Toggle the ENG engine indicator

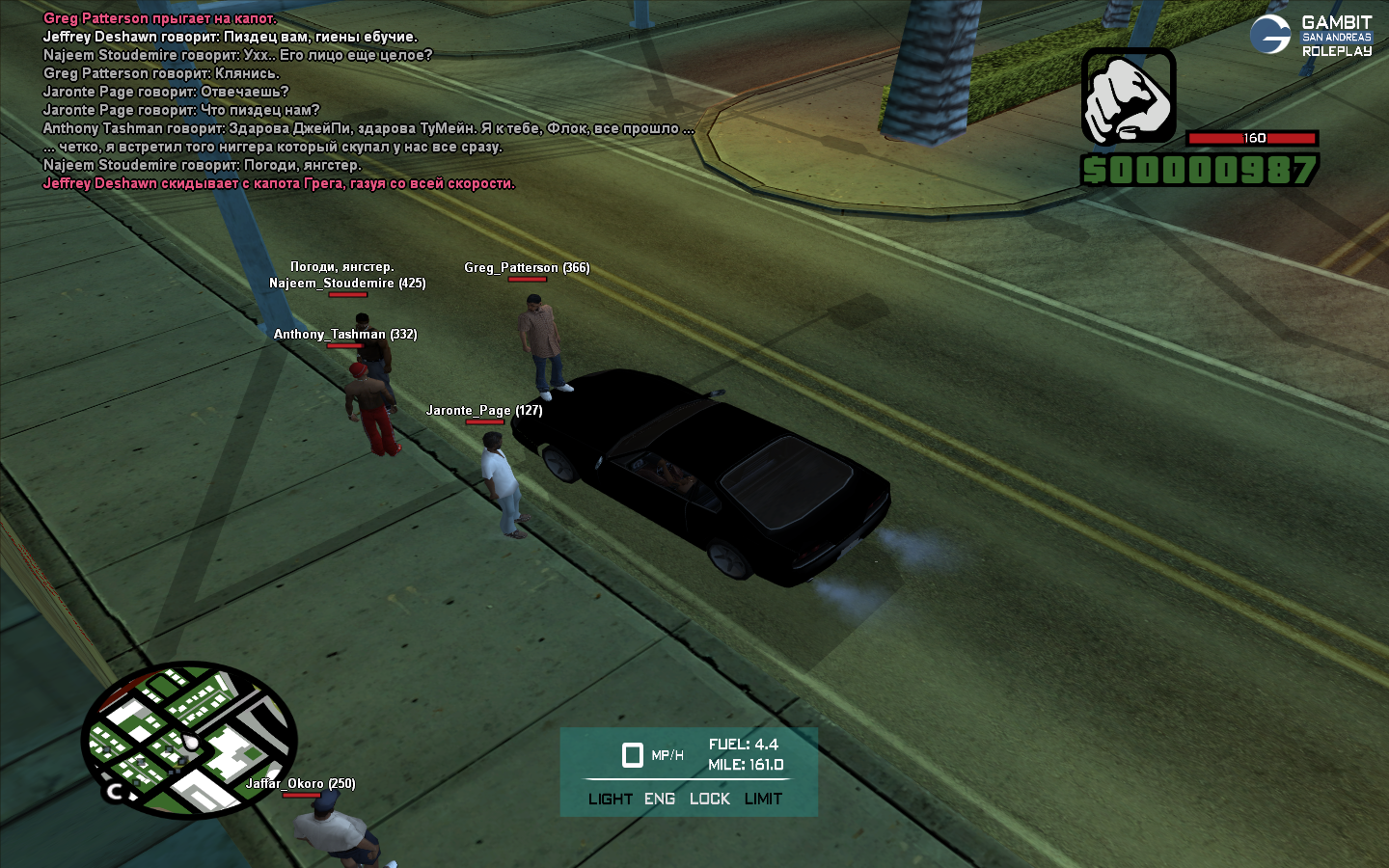(x=660, y=799)
